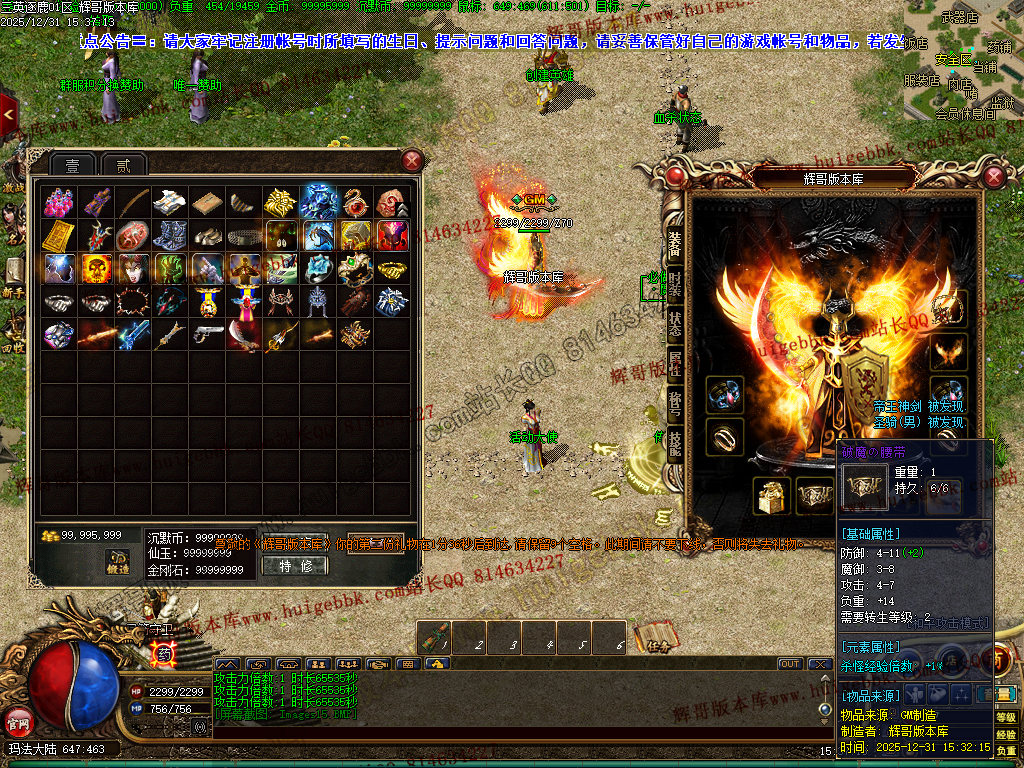
Task: Close the character equipment panel
Action: (x=994, y=177)
